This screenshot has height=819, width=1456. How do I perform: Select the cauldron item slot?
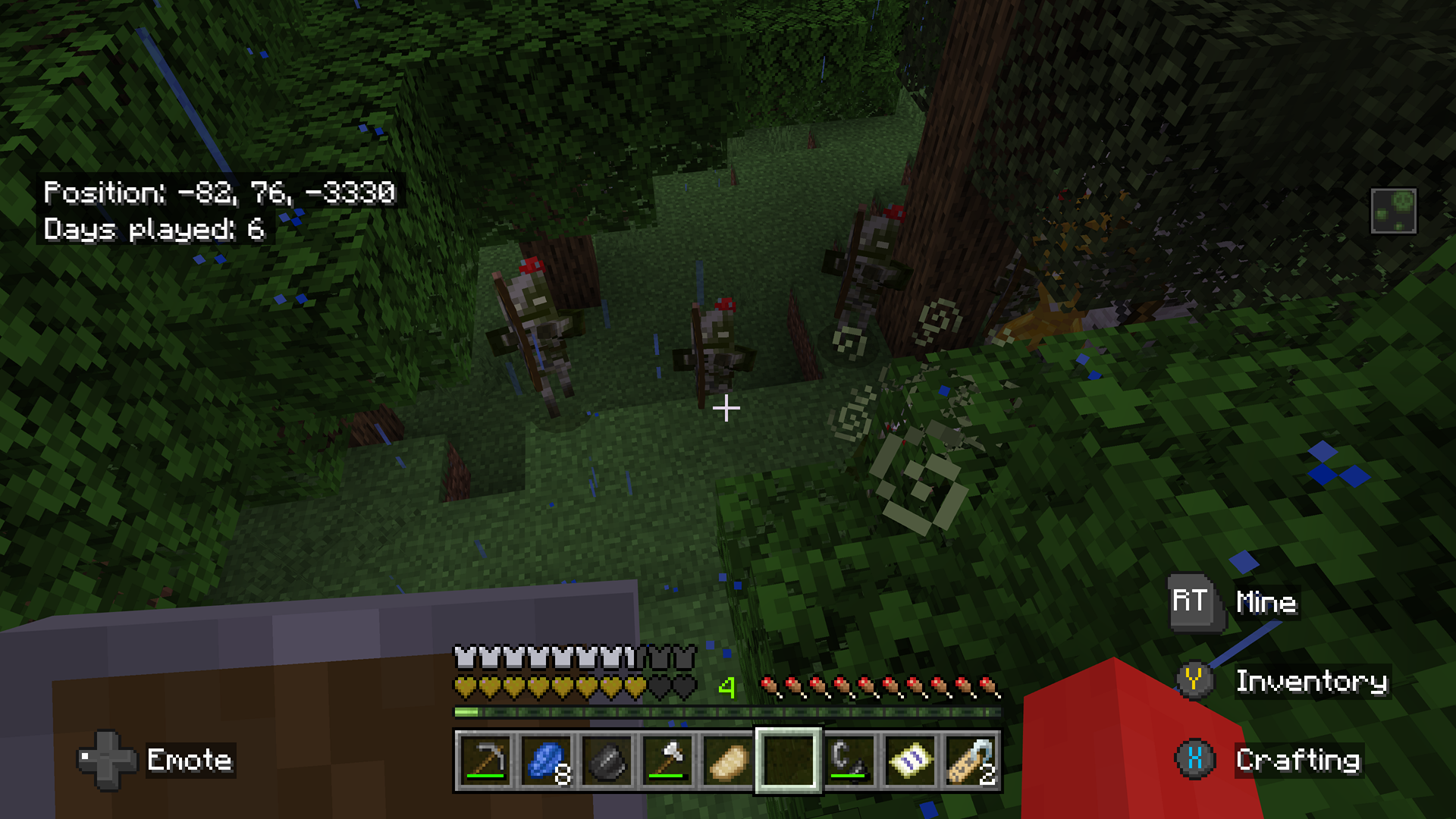[x=607, y=762]
